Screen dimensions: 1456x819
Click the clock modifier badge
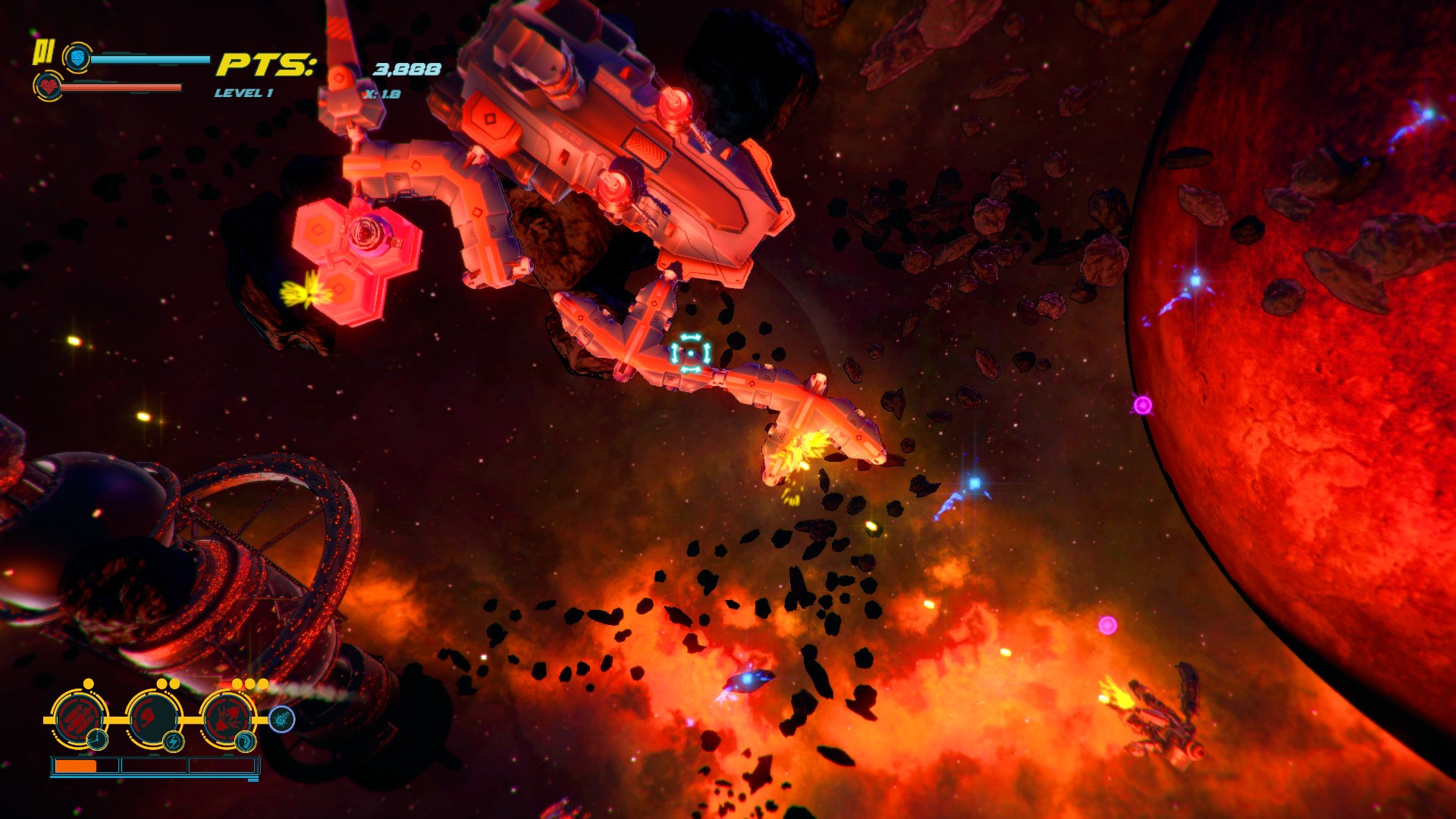[x=97, y=739]
